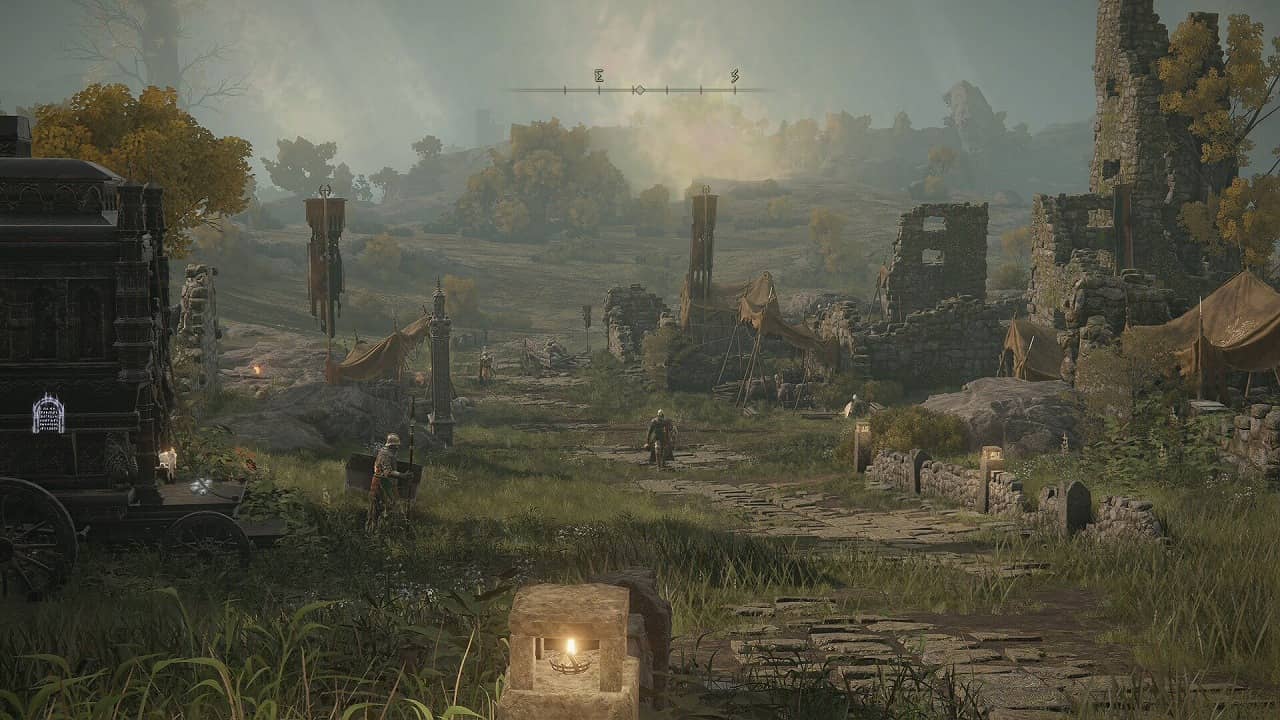Select the East rune on the compass

598,76
